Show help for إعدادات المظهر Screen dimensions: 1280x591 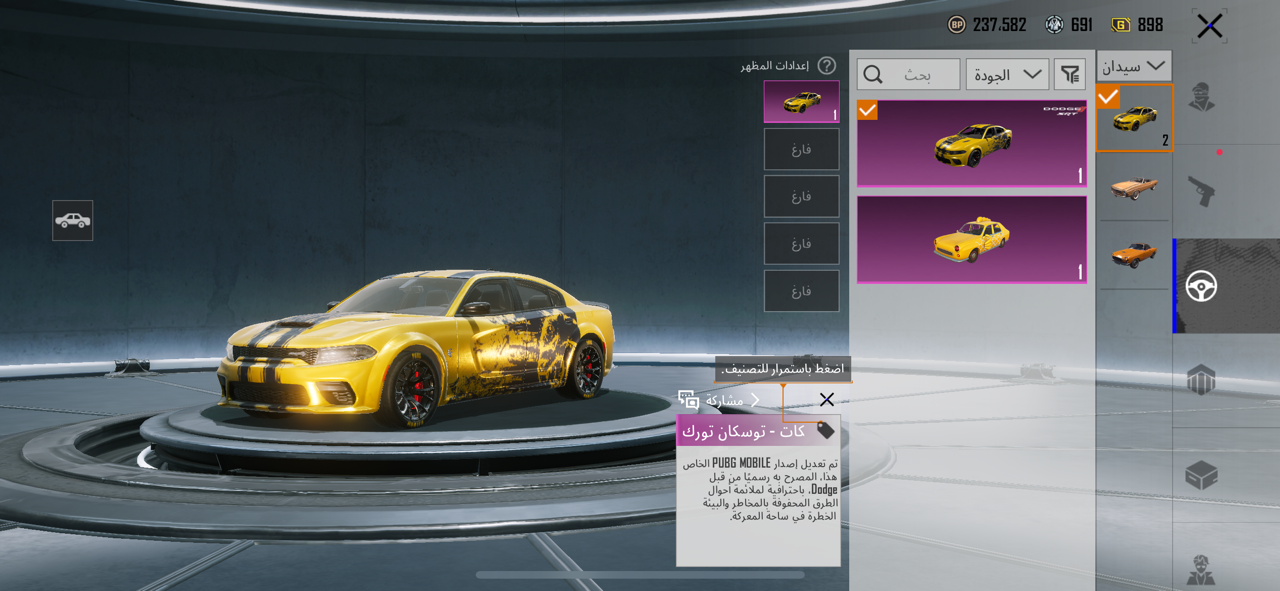tap(826, 66)
